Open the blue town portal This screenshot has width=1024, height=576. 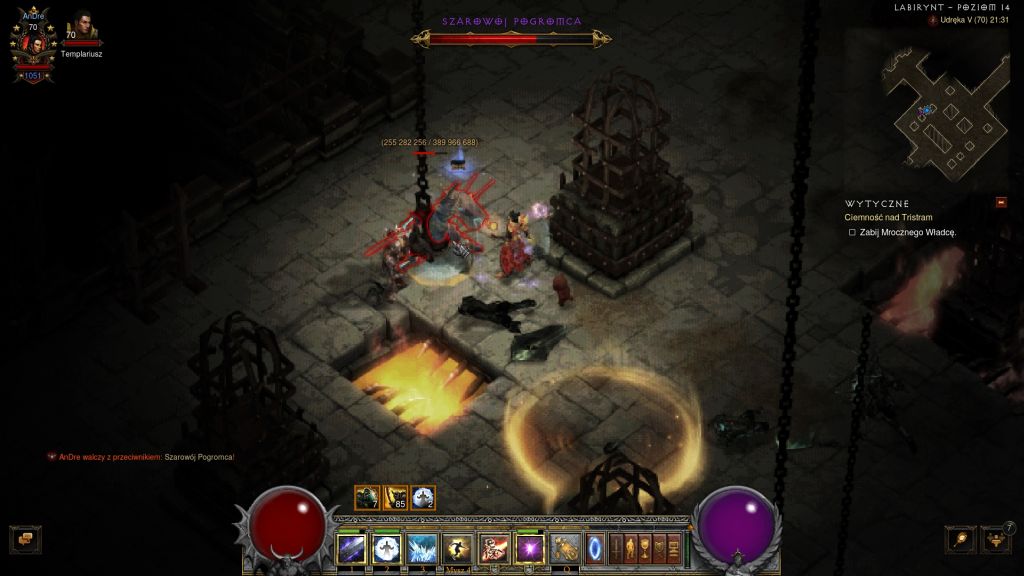(596, 549)
